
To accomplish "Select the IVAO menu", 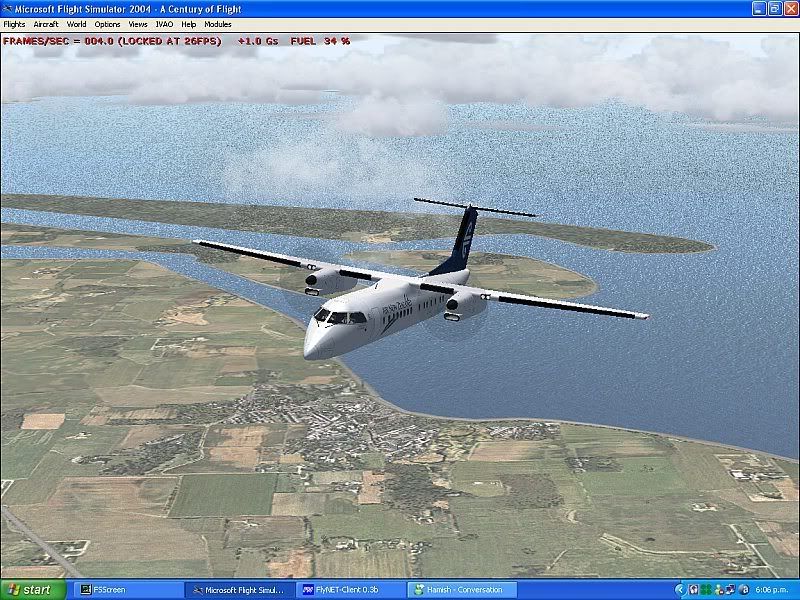I will coord(164,24).
